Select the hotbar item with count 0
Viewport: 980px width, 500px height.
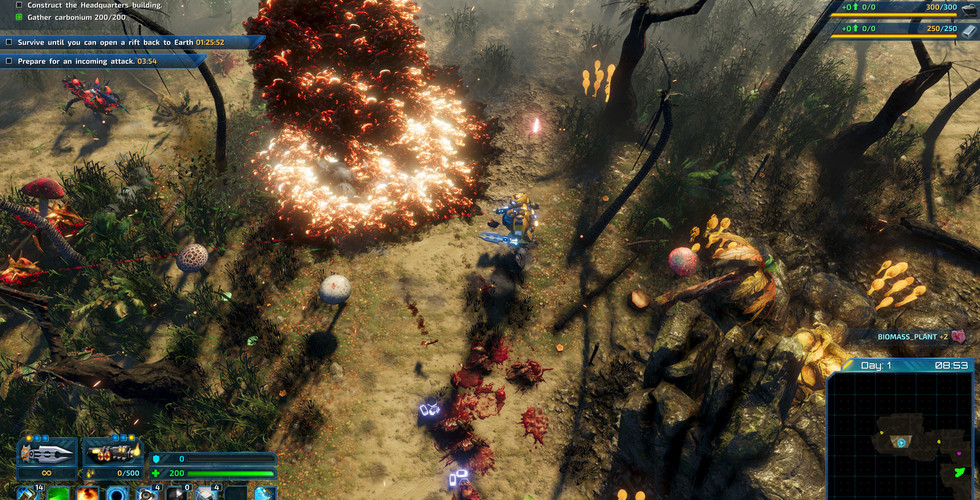[x=176, y=493]
